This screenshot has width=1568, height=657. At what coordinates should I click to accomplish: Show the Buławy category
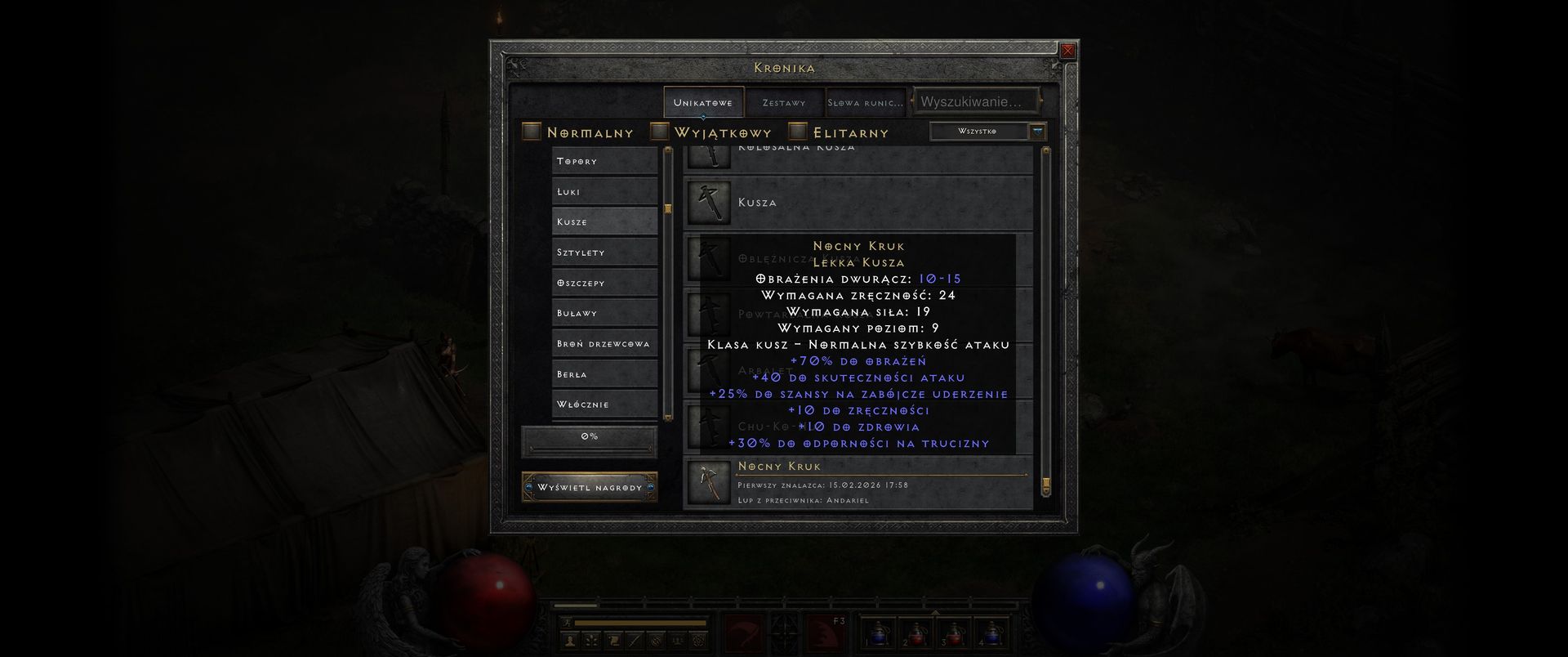click(x=604, y=313)
